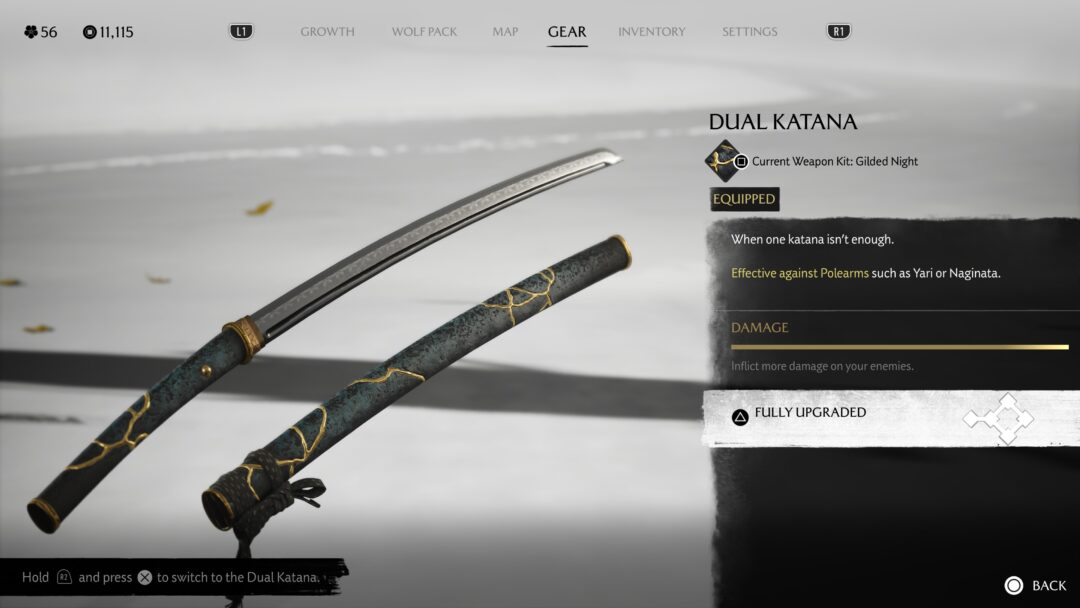
Task: Click the Gilded Night weapon kit icon
Action: [x=723, y=161]
